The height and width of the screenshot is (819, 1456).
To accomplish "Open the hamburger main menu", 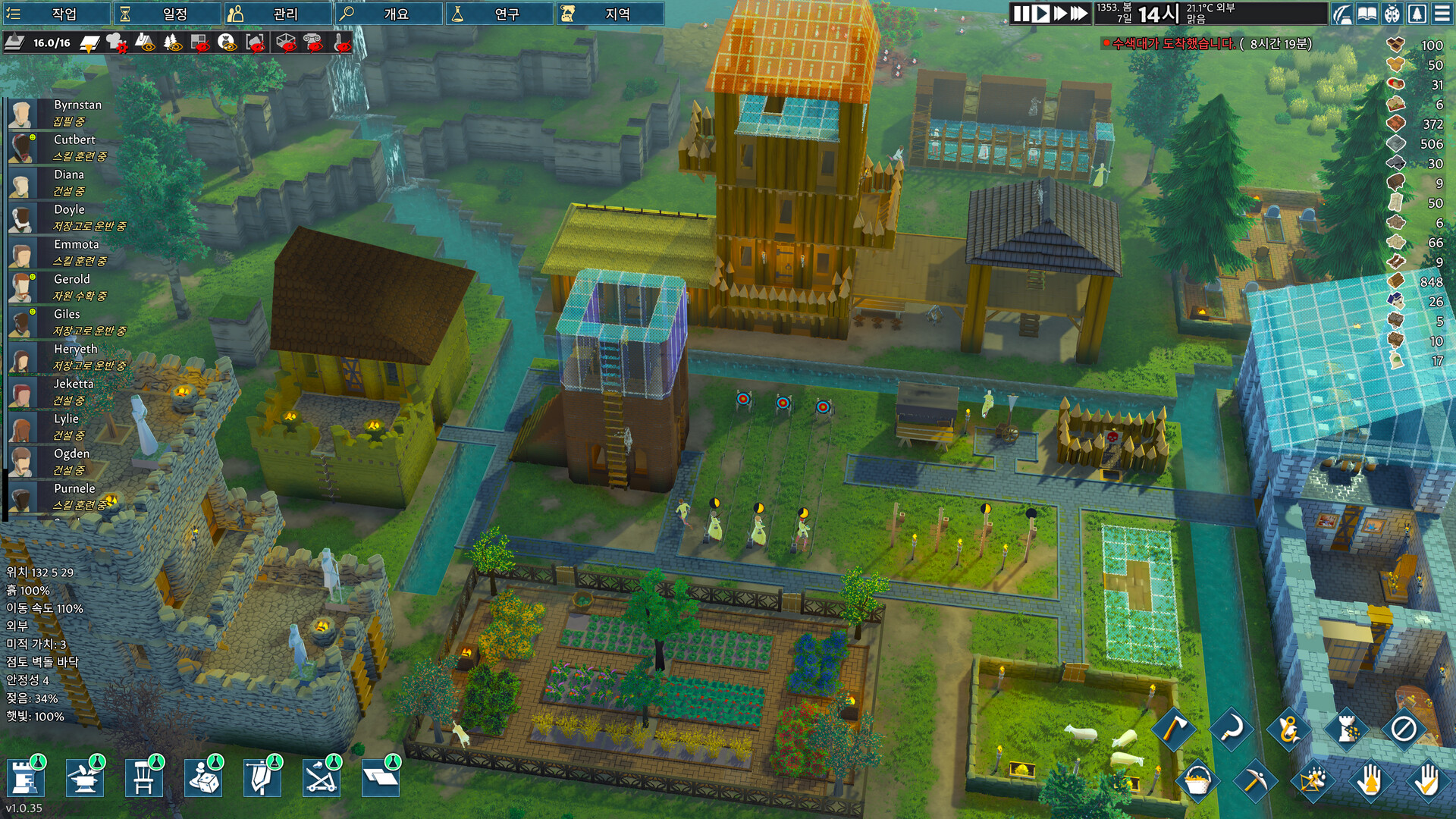I will pyautogui.click(x=1442, y=14).
